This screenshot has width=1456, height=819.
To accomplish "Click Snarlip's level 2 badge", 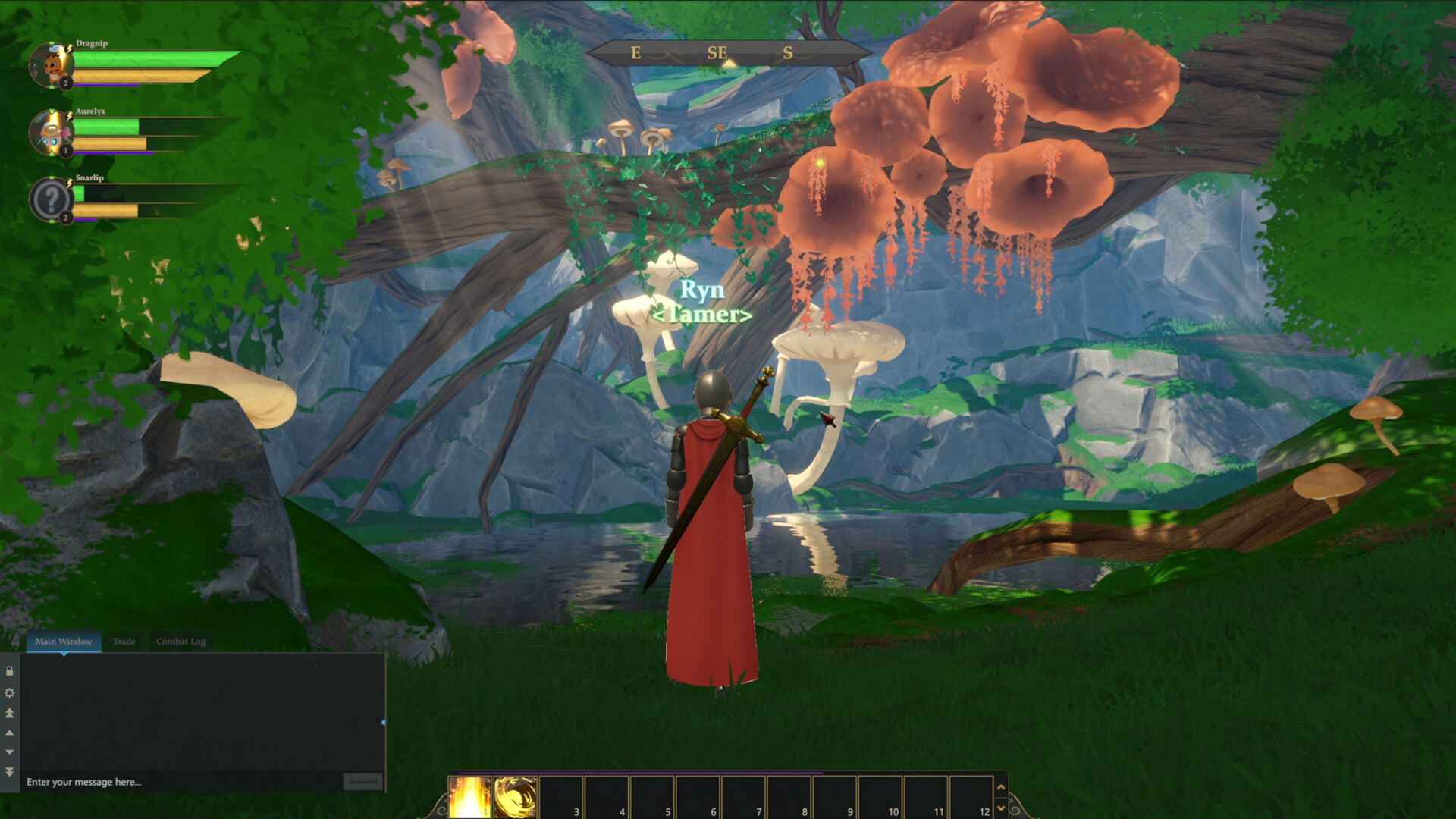I will tap(66, 218).
